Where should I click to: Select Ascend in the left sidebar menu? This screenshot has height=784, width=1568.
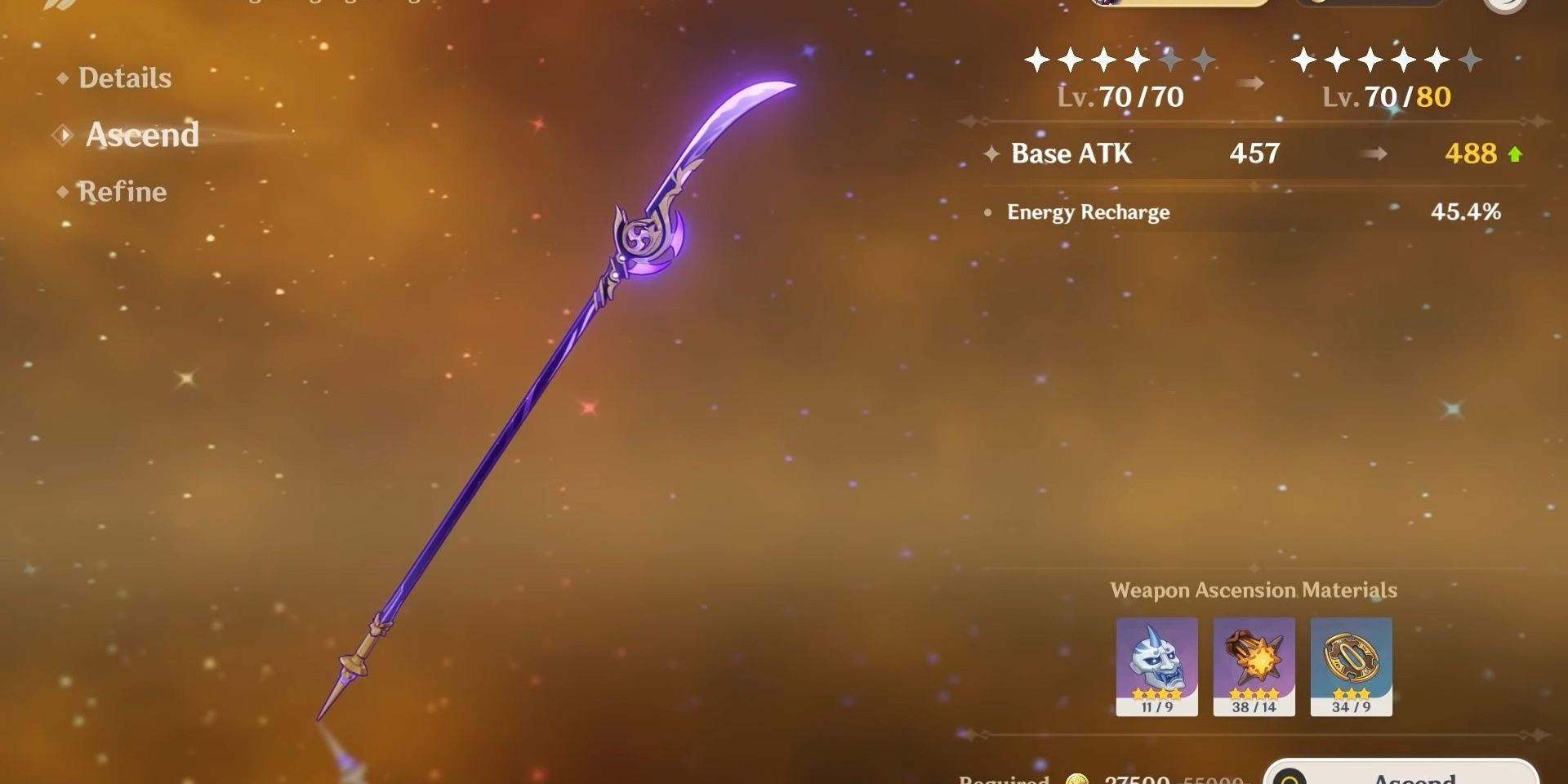click(x=143, y=136)
